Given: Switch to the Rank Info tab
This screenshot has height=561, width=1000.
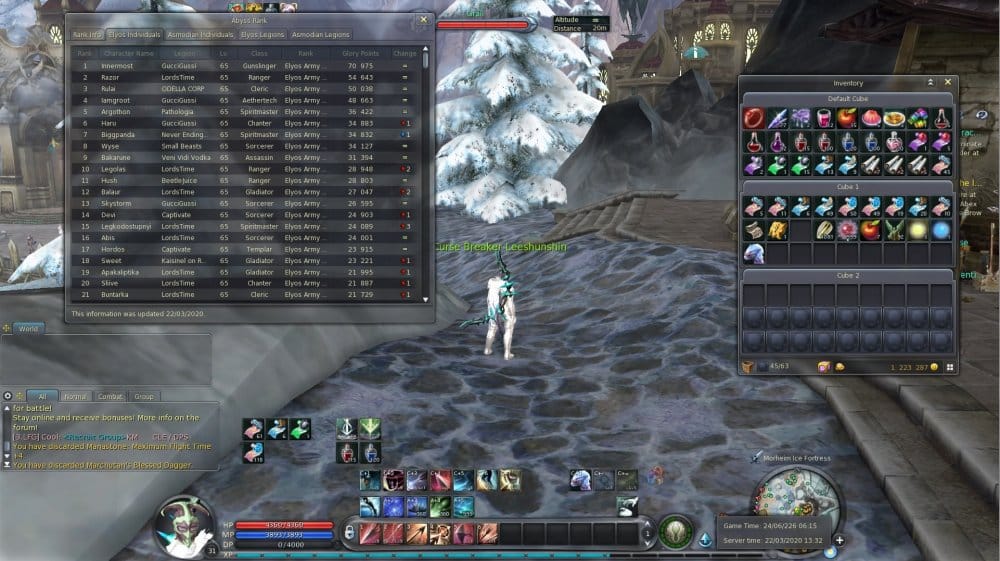Looking at the screenshot, I should click(85, 34).
